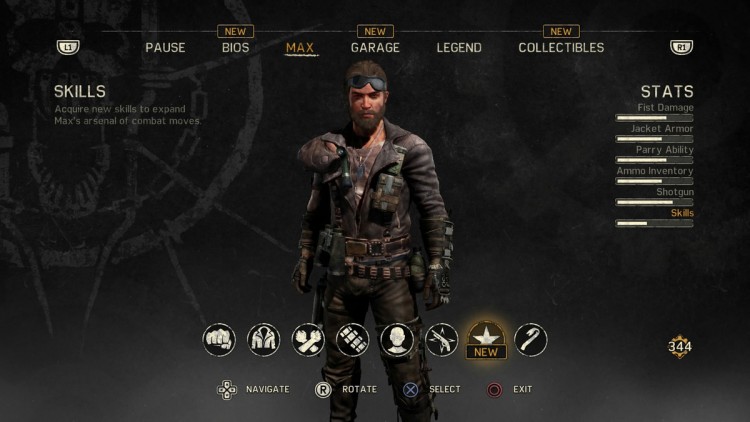Open the LEGEND tab
The height and width of the screenshot is (422, 750).
459,47
